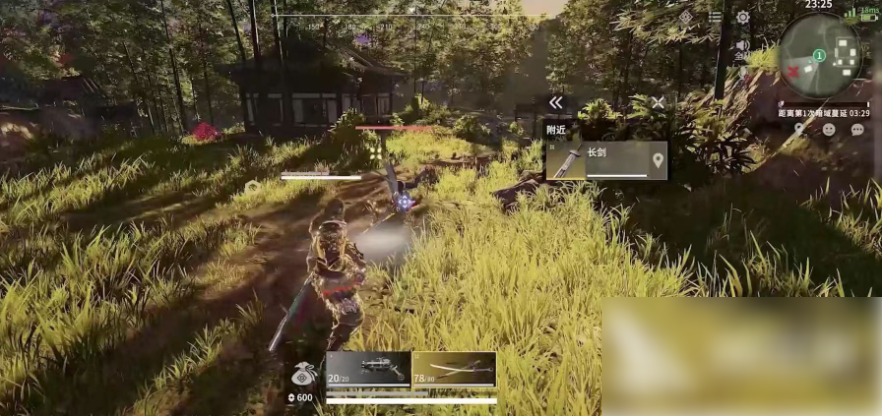Collapse nearby panel with double-arrow button
The image size is (882, 416).
coord(556,102)
